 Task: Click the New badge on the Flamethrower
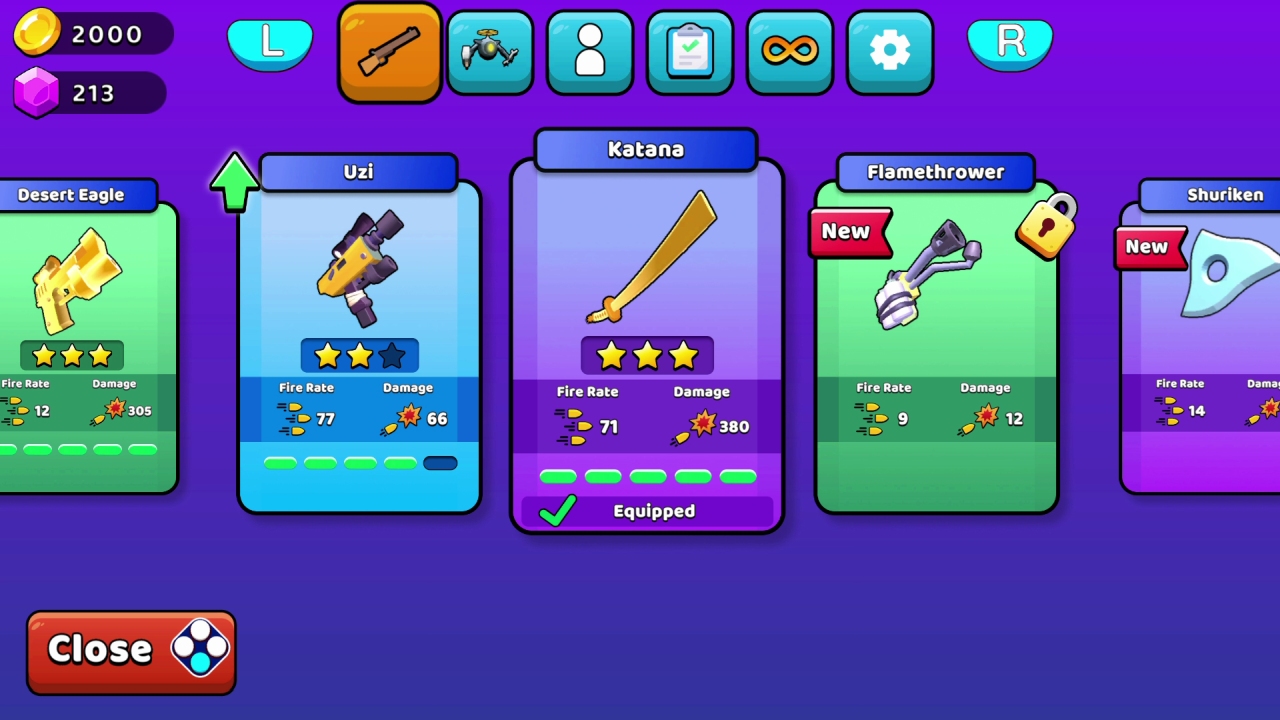coord(847,231)
